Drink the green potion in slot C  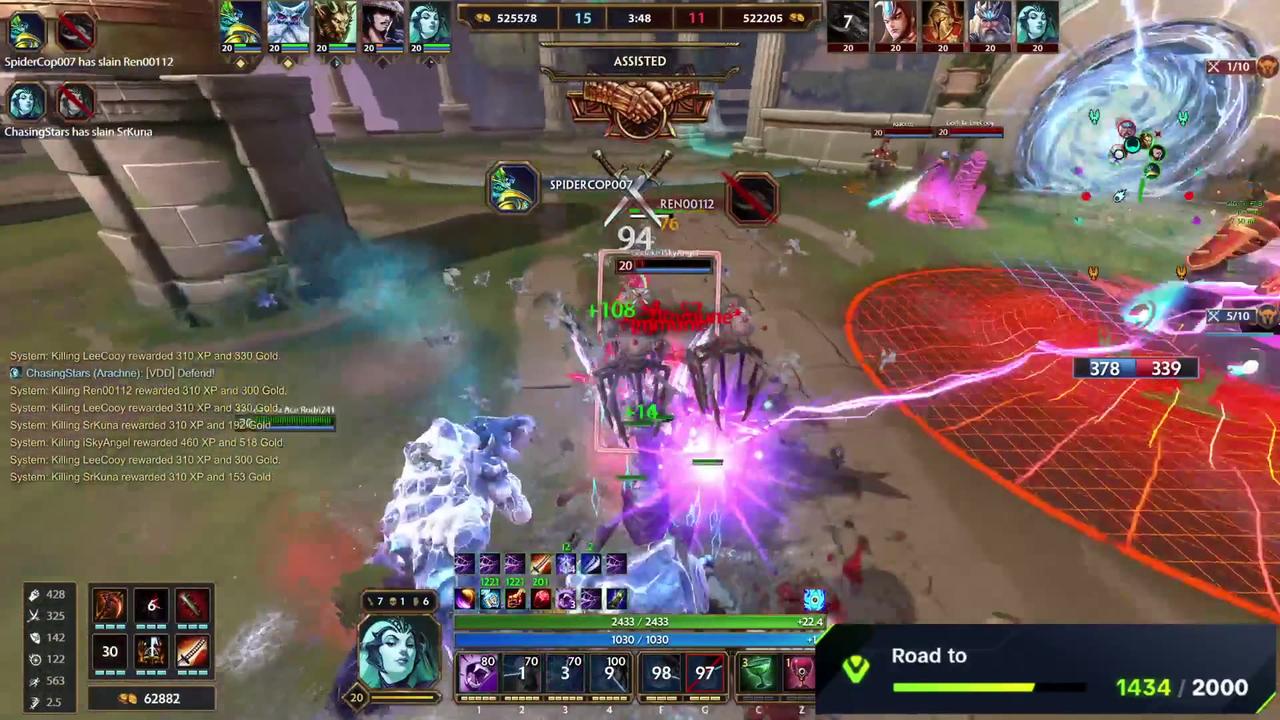(758, 672)
